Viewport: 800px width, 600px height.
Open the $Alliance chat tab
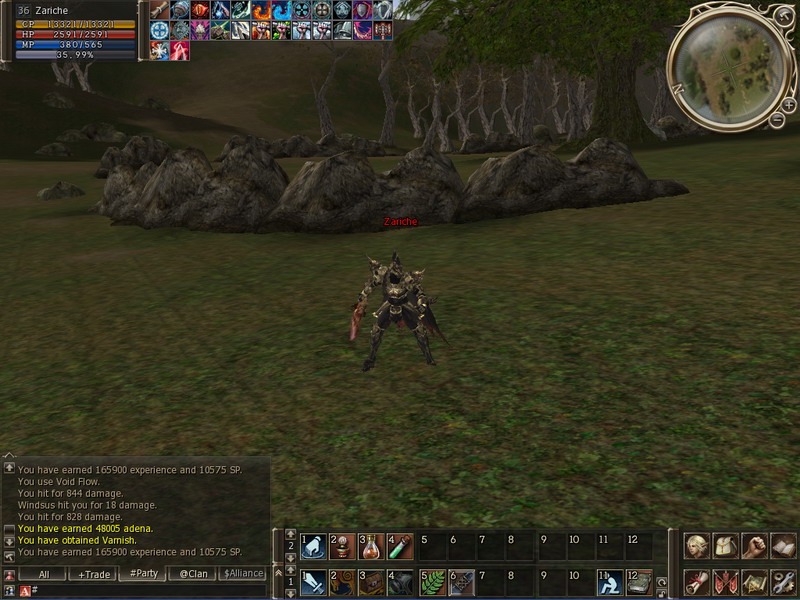coord(243,574)
